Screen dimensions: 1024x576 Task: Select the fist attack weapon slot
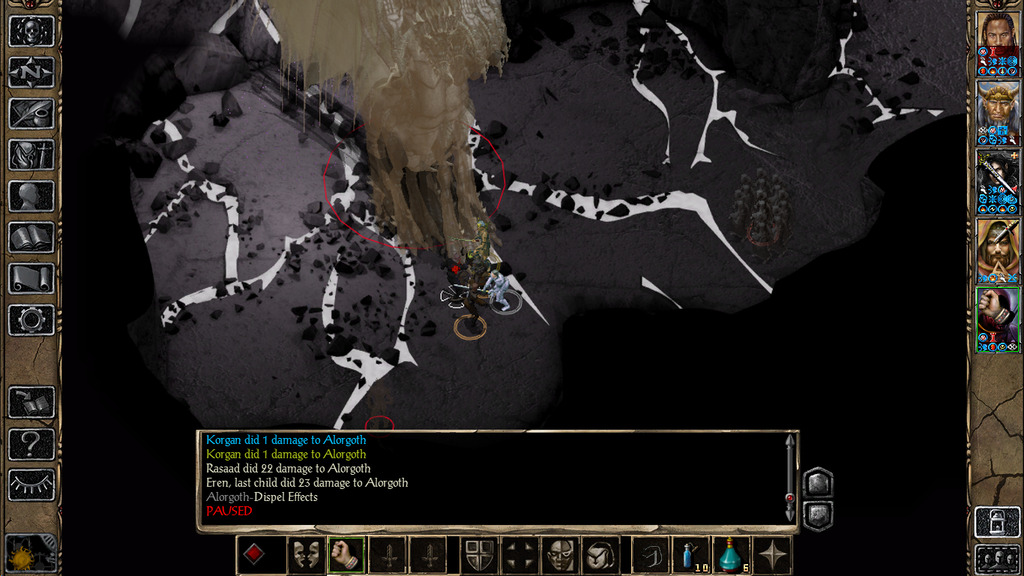(x=346, y=555)
